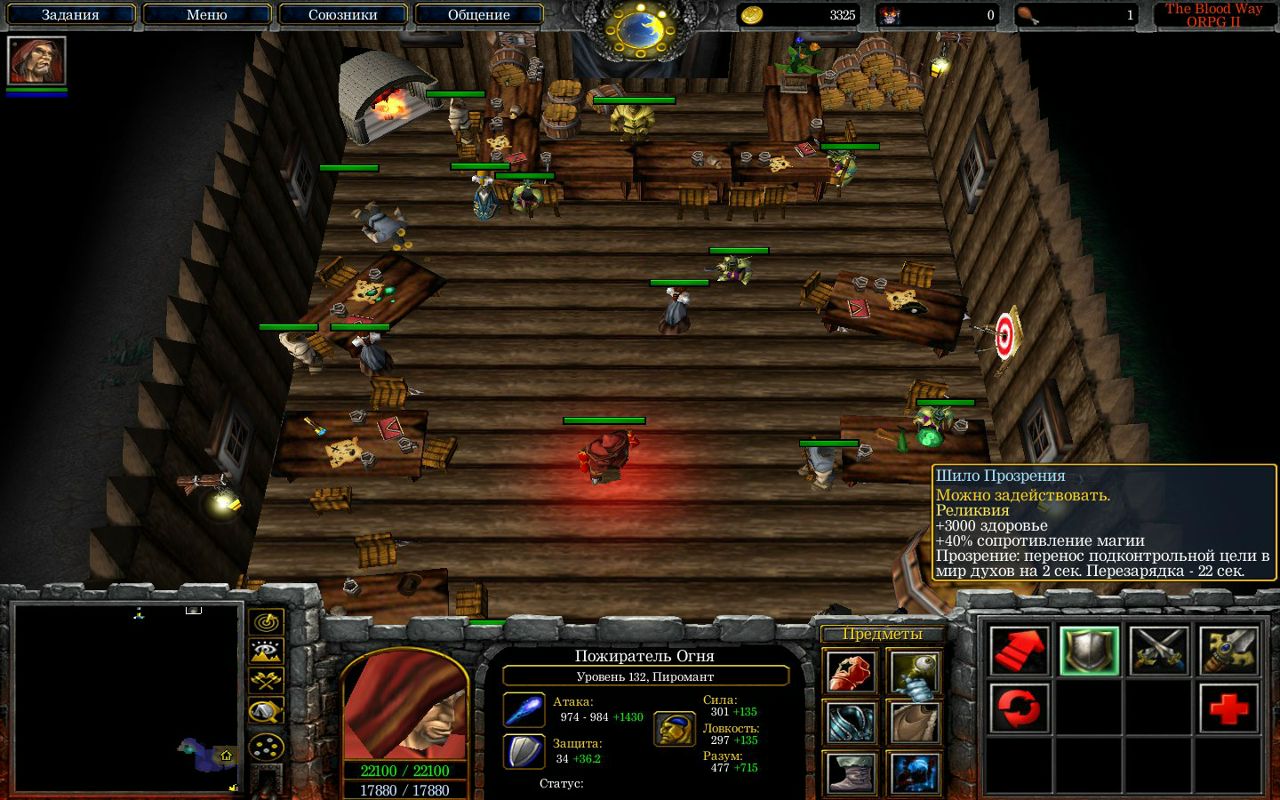Activate the crossed swords patrol command
This screenshot has height=800, width=1280.
[1159, 651]
